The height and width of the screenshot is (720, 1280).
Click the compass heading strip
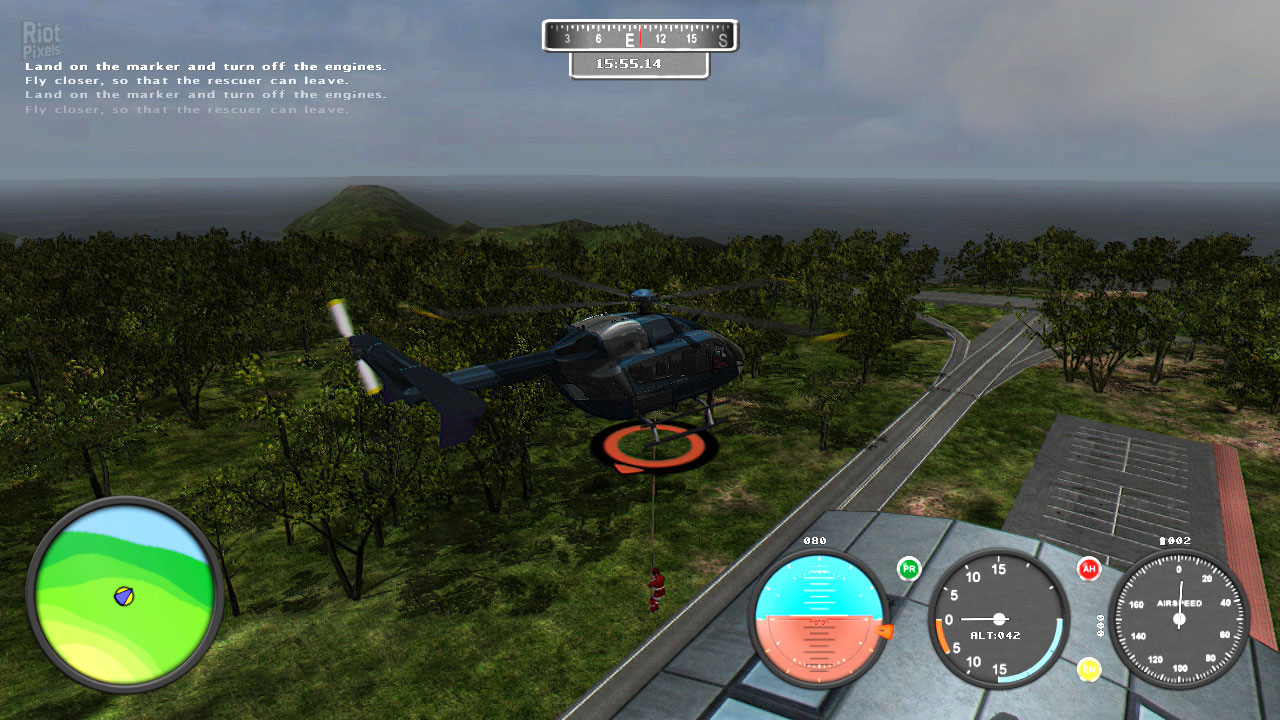point(640,37)
